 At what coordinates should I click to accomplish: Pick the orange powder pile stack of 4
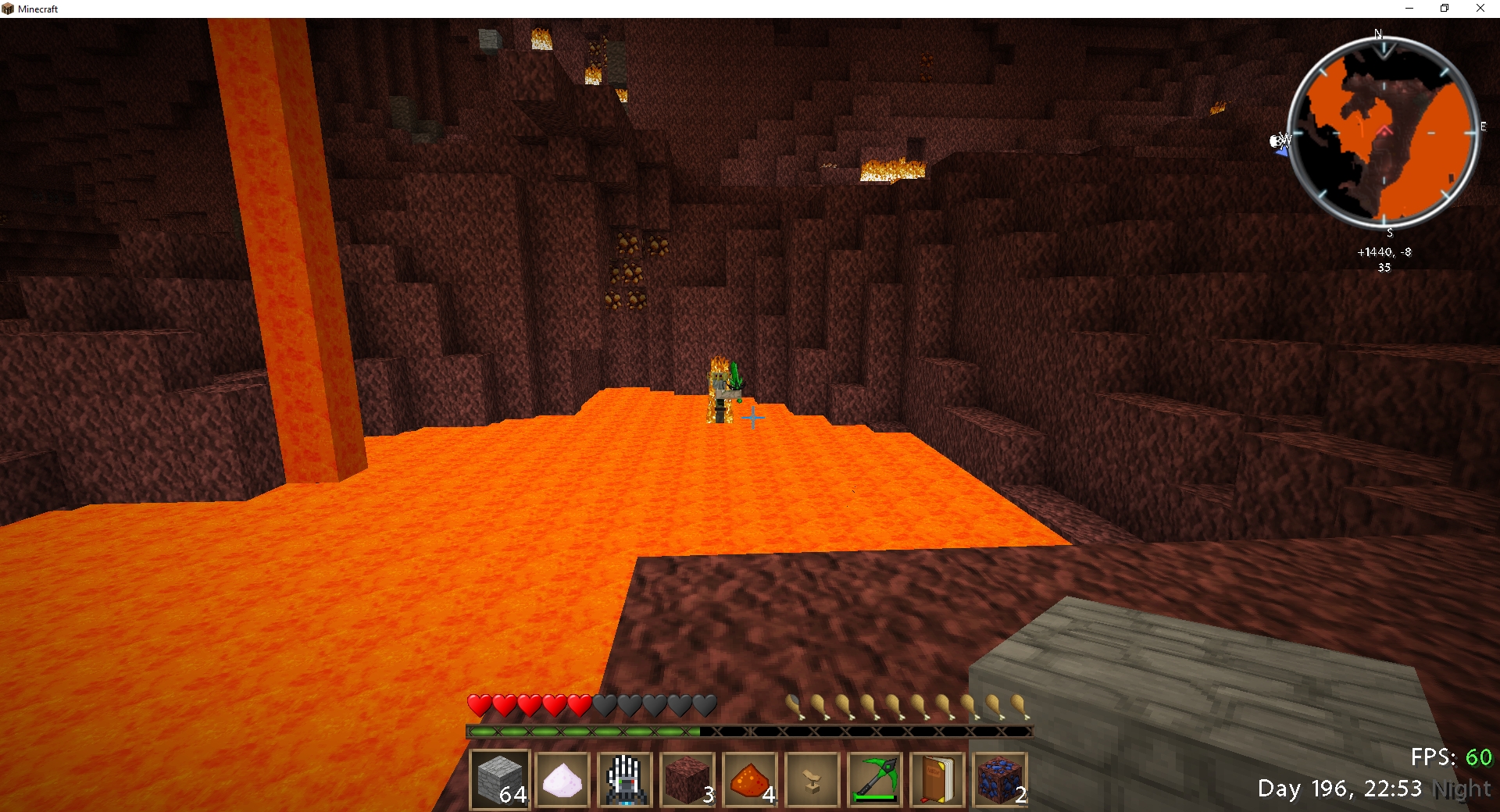click(x=750, y=779)
